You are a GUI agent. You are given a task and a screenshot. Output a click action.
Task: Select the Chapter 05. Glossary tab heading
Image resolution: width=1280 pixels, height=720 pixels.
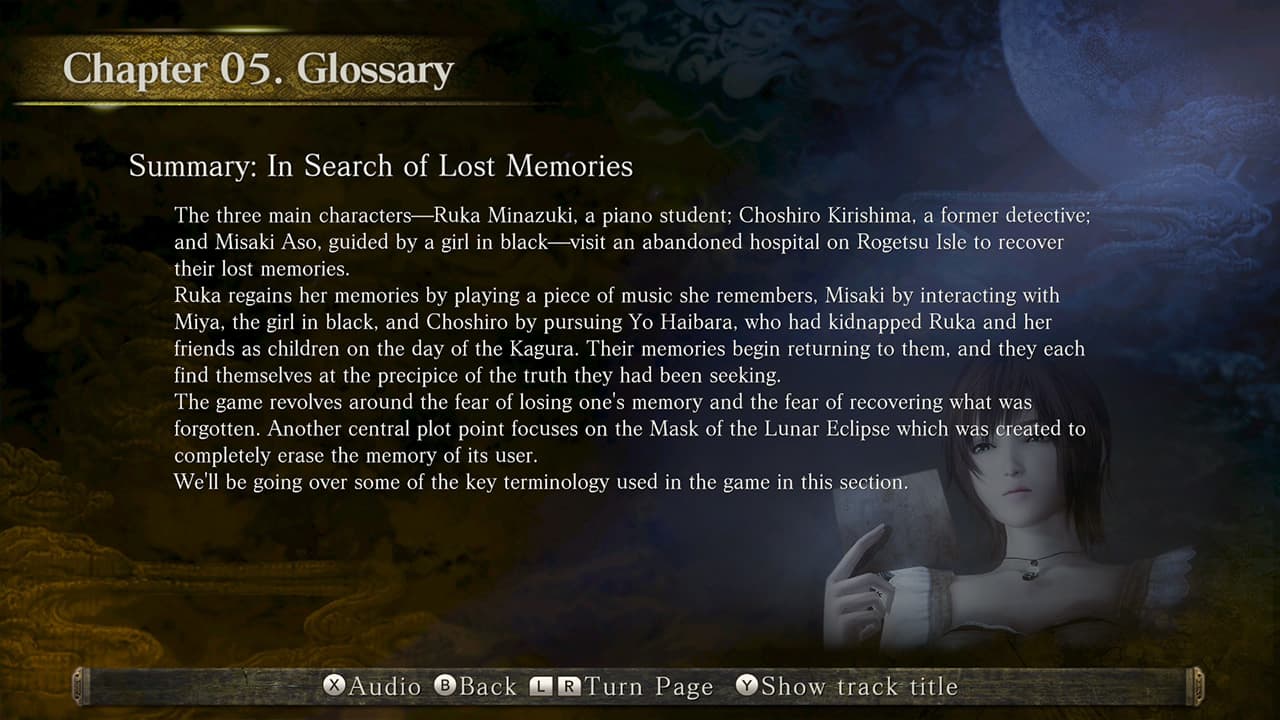(257, 69)
